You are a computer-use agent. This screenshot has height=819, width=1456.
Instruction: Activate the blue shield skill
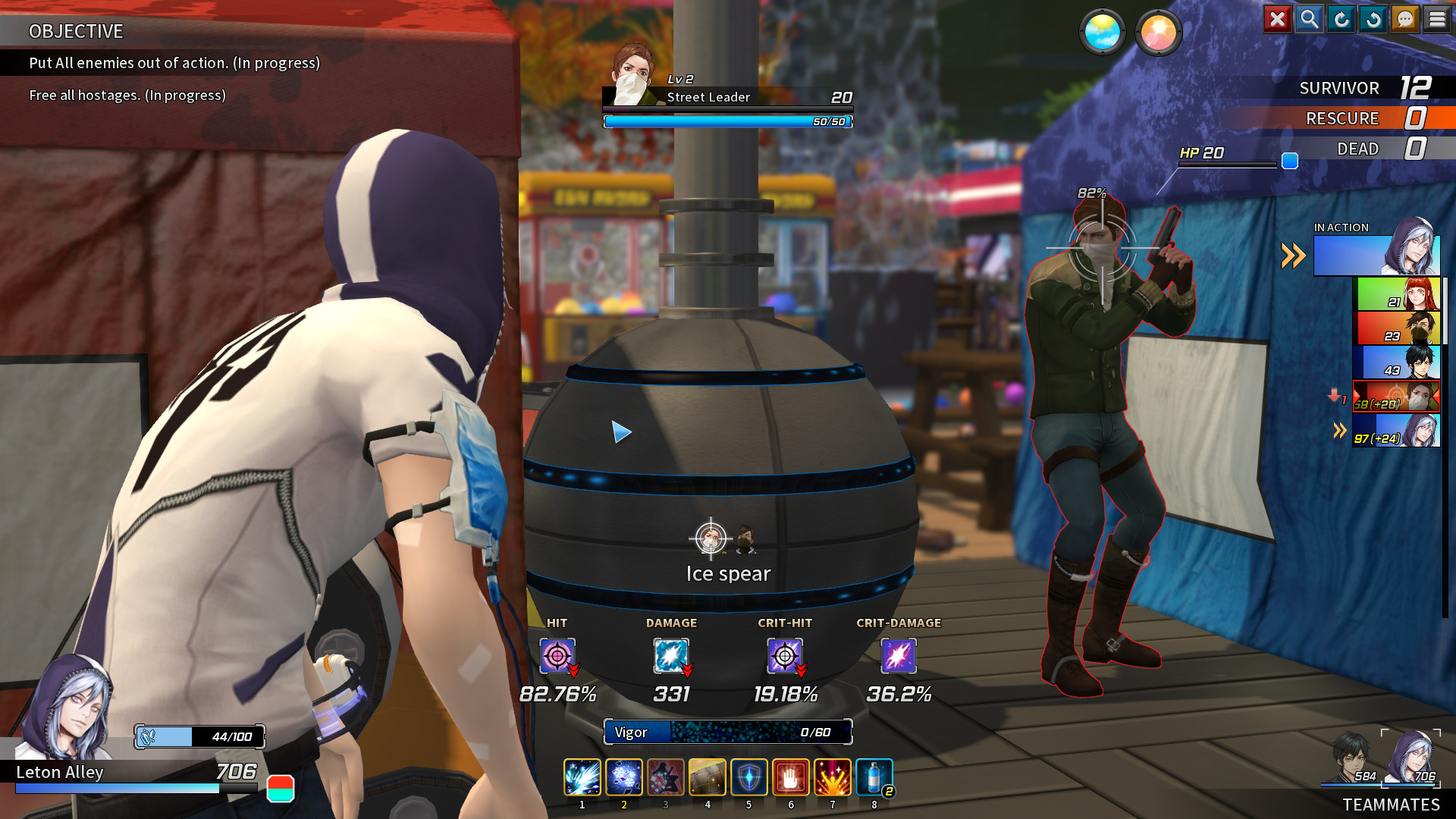click(x=748, y=777)
